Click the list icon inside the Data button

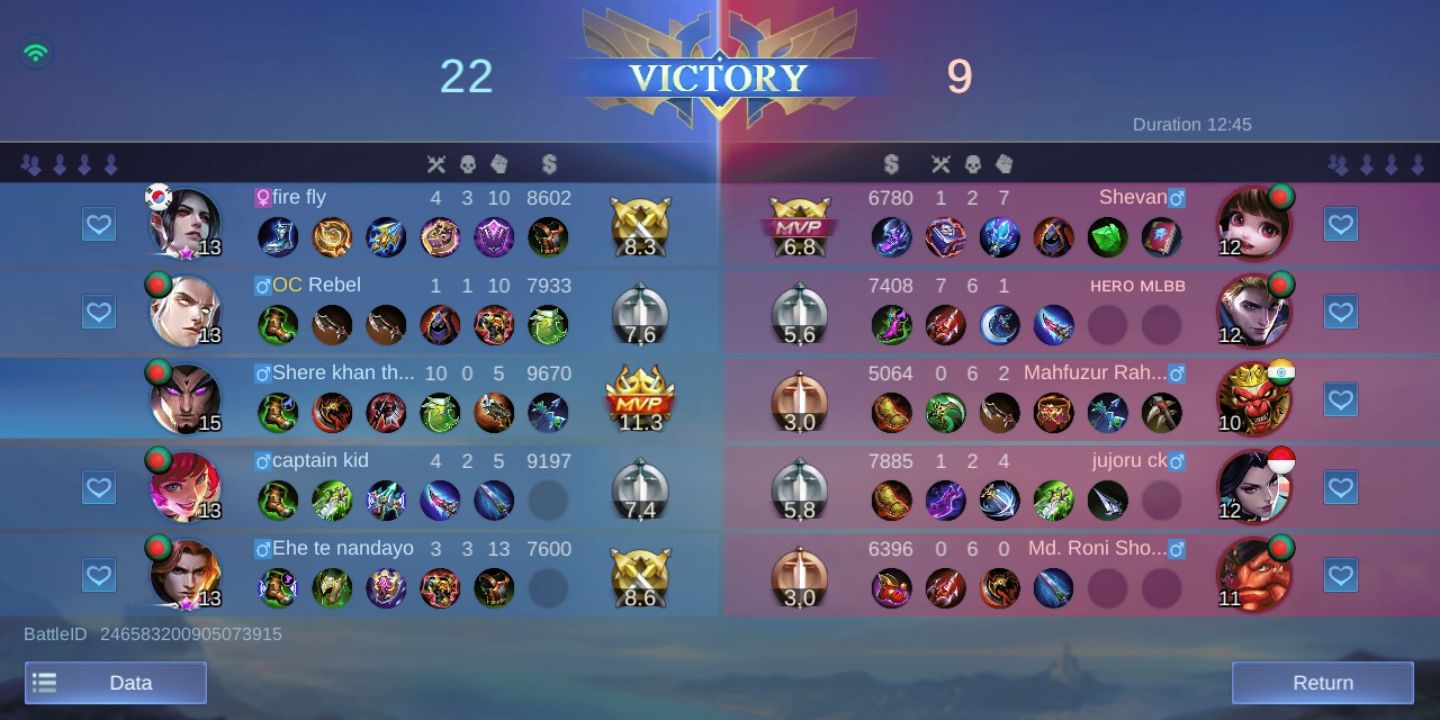(44, 683)
